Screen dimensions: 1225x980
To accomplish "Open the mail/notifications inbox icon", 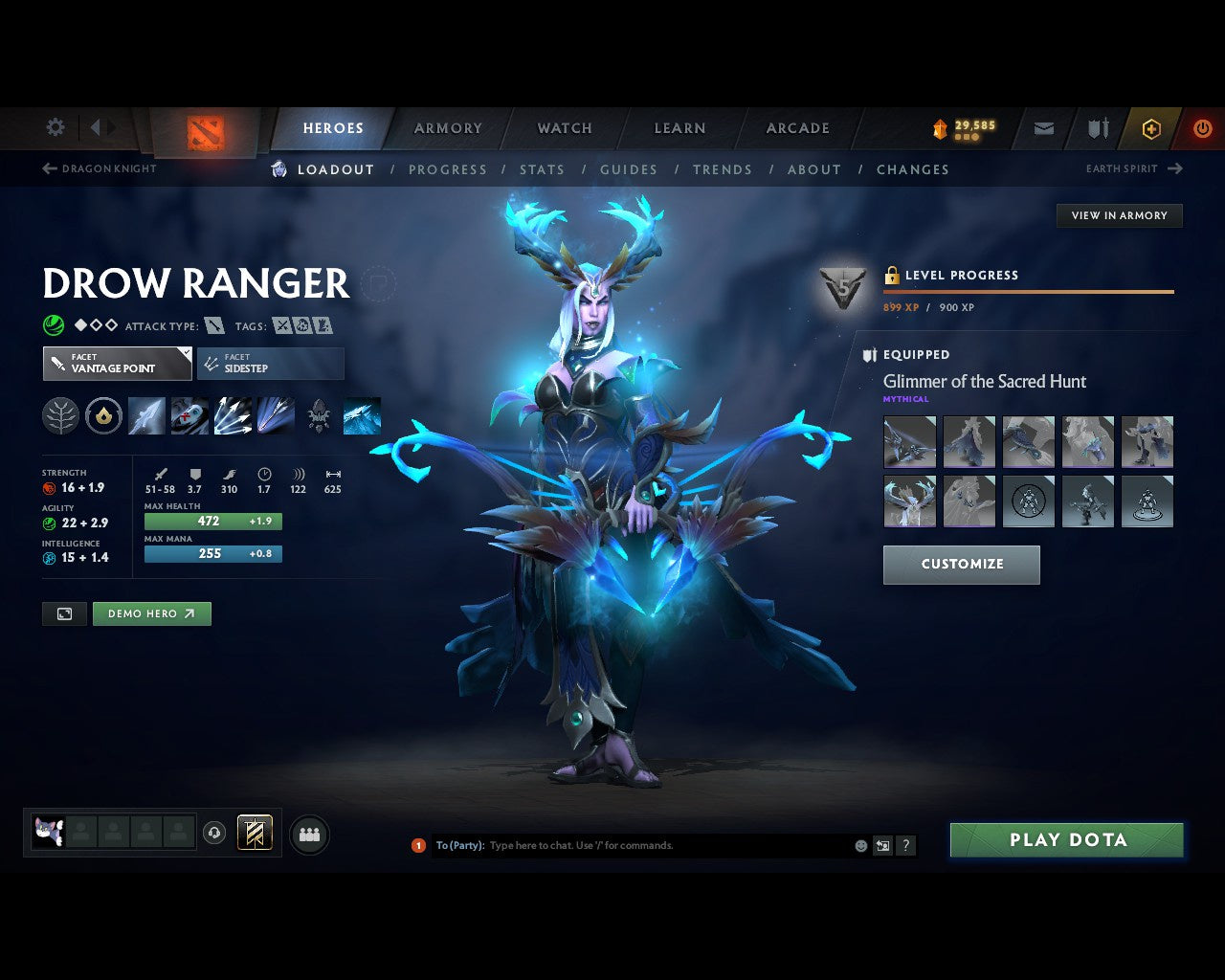I will click(1042, 127).
